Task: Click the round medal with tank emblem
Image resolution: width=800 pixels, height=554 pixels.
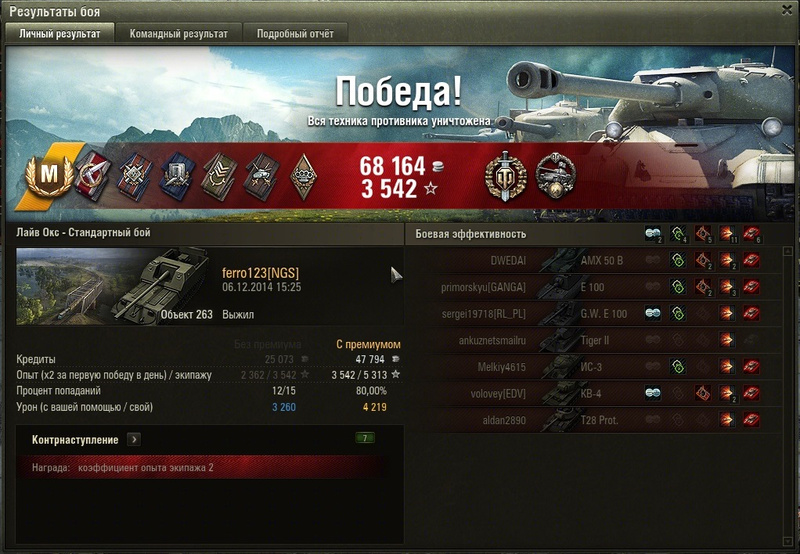Action: point(554,175)
